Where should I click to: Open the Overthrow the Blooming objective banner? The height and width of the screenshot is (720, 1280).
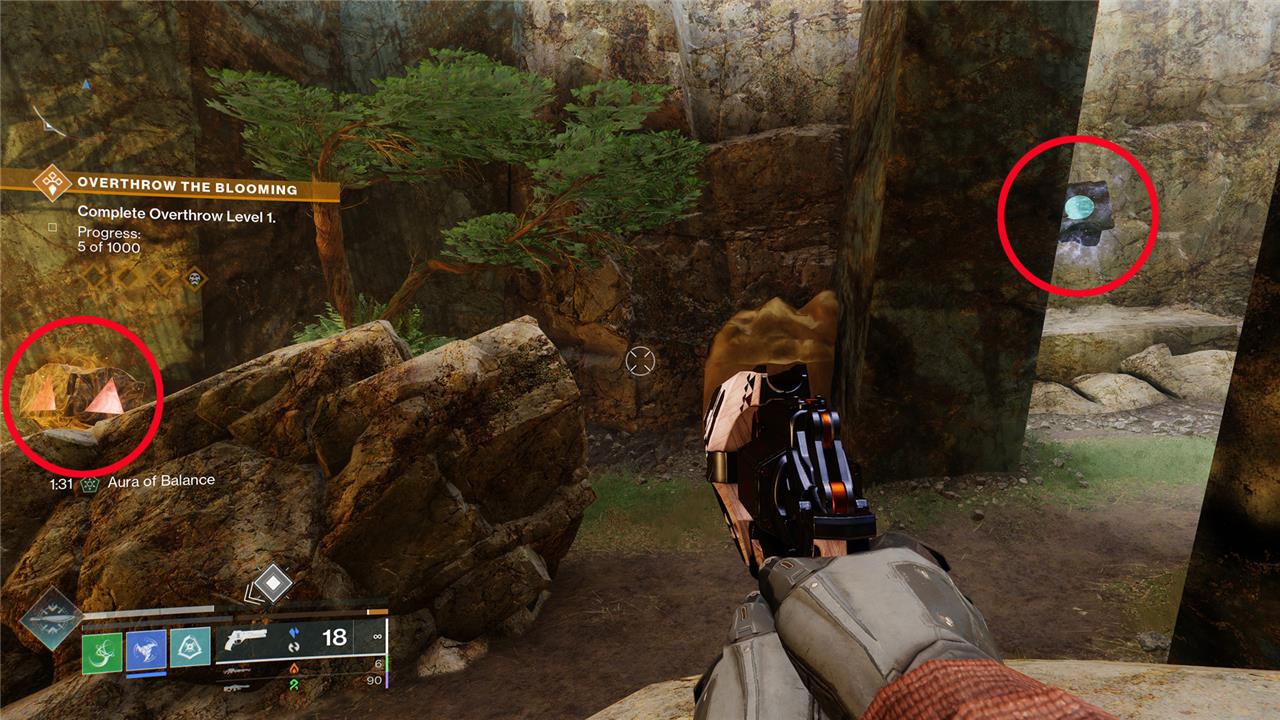pyautogui.click(x=187, y=188)
